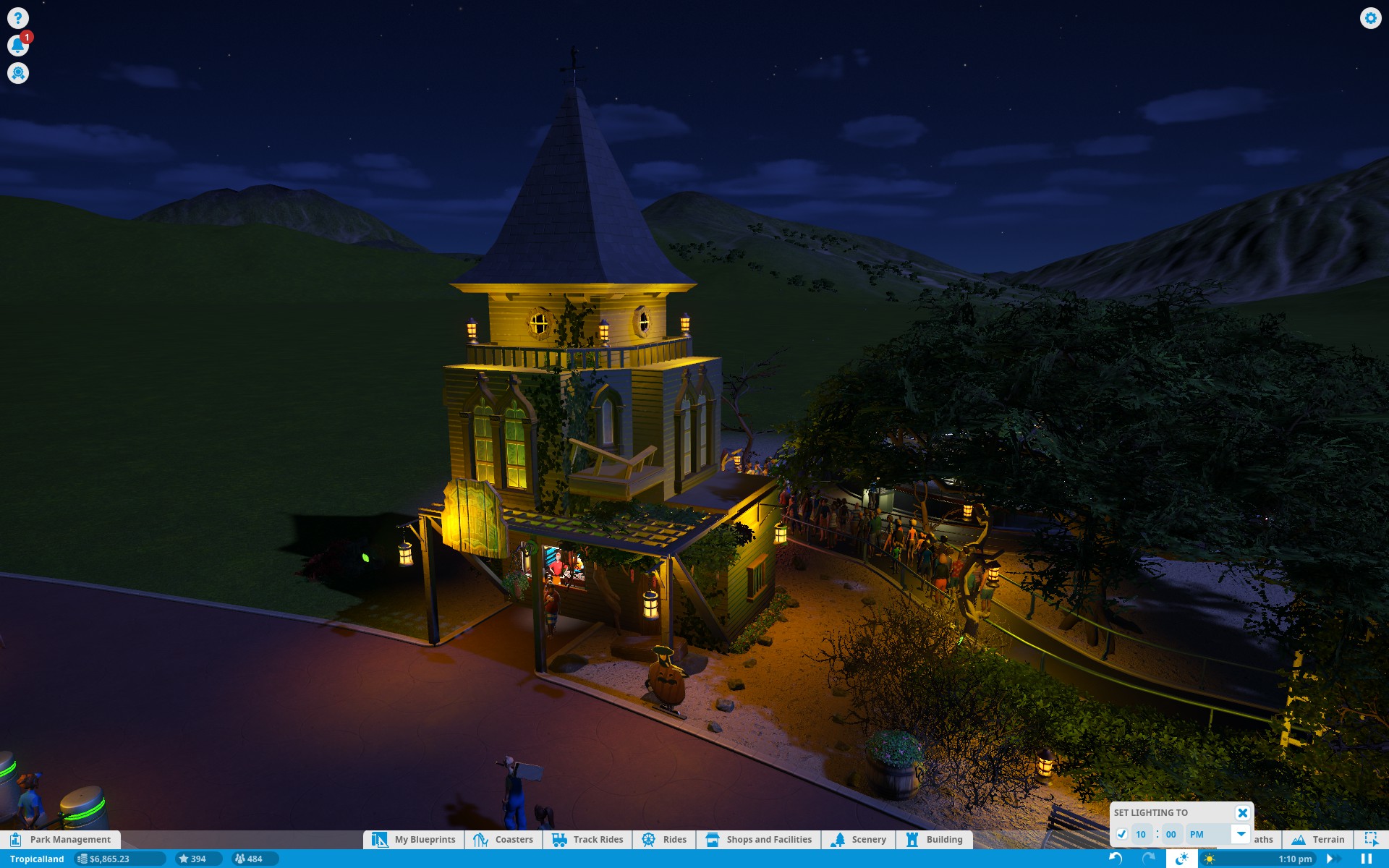Open the Rides category

[664, 839]
